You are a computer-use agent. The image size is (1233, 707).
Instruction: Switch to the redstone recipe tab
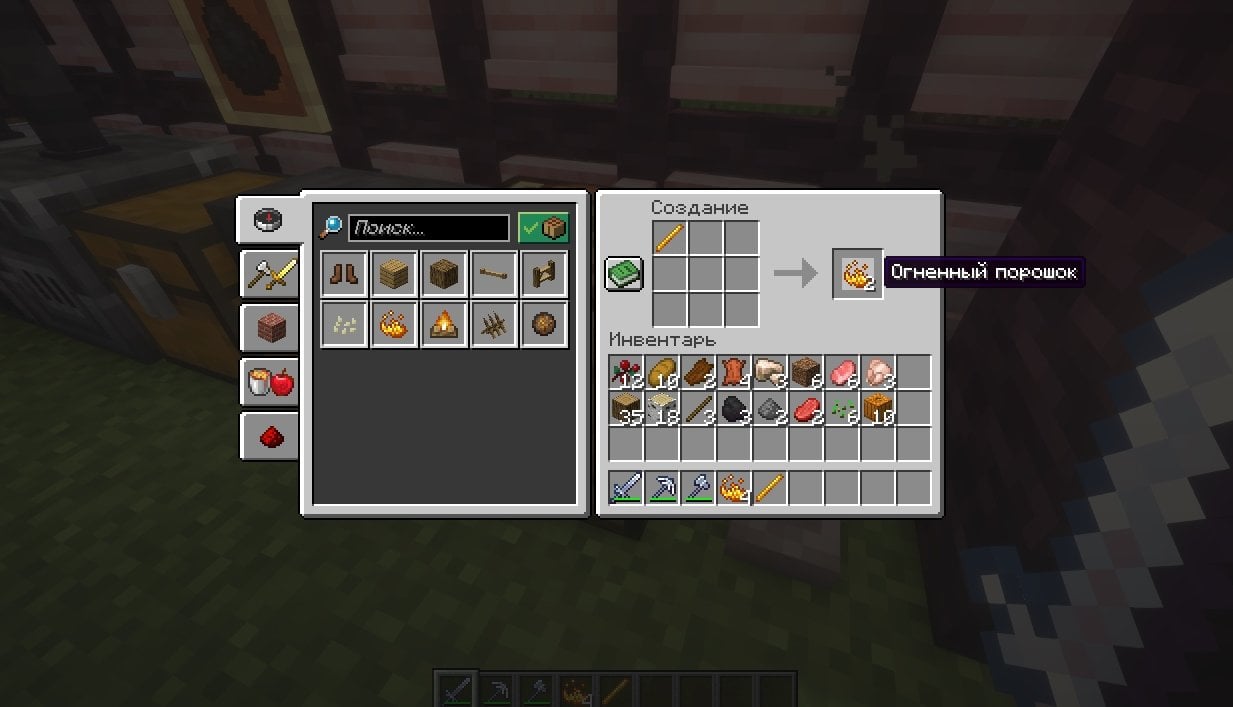pos(270,436)
